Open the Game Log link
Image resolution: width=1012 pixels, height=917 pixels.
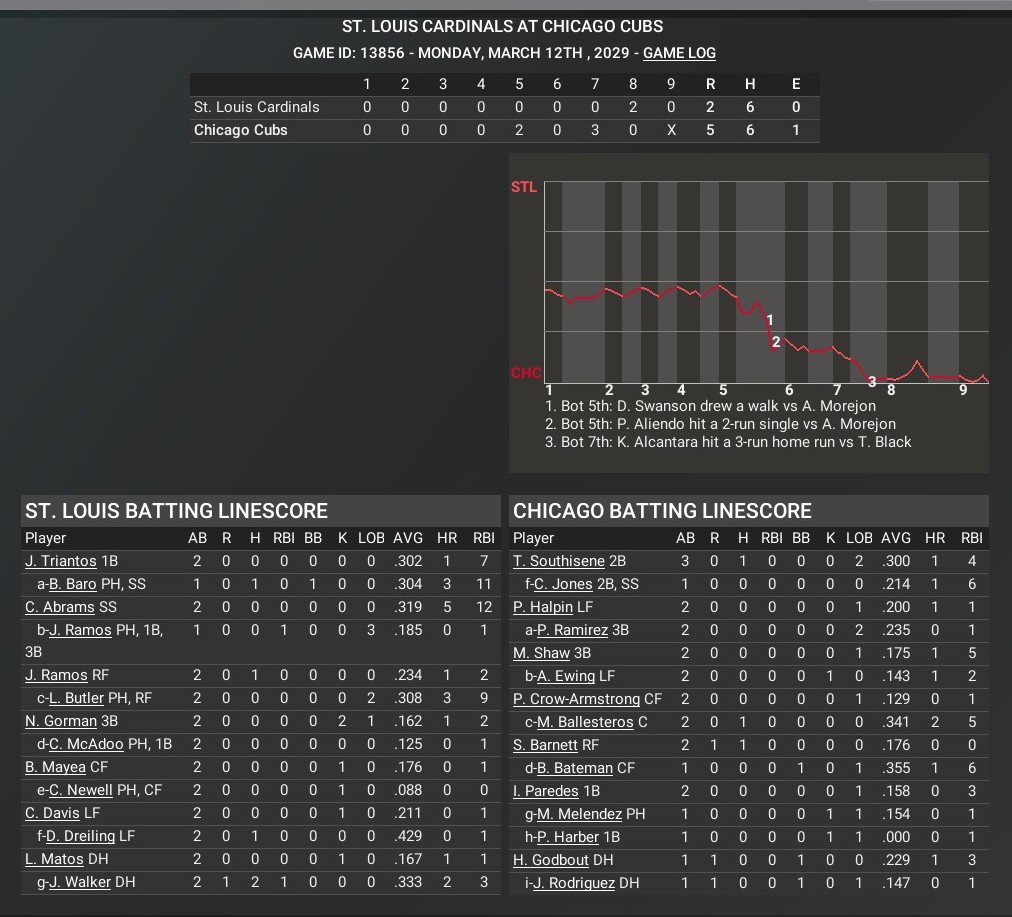pyautogui.click(x=679, y=53)
